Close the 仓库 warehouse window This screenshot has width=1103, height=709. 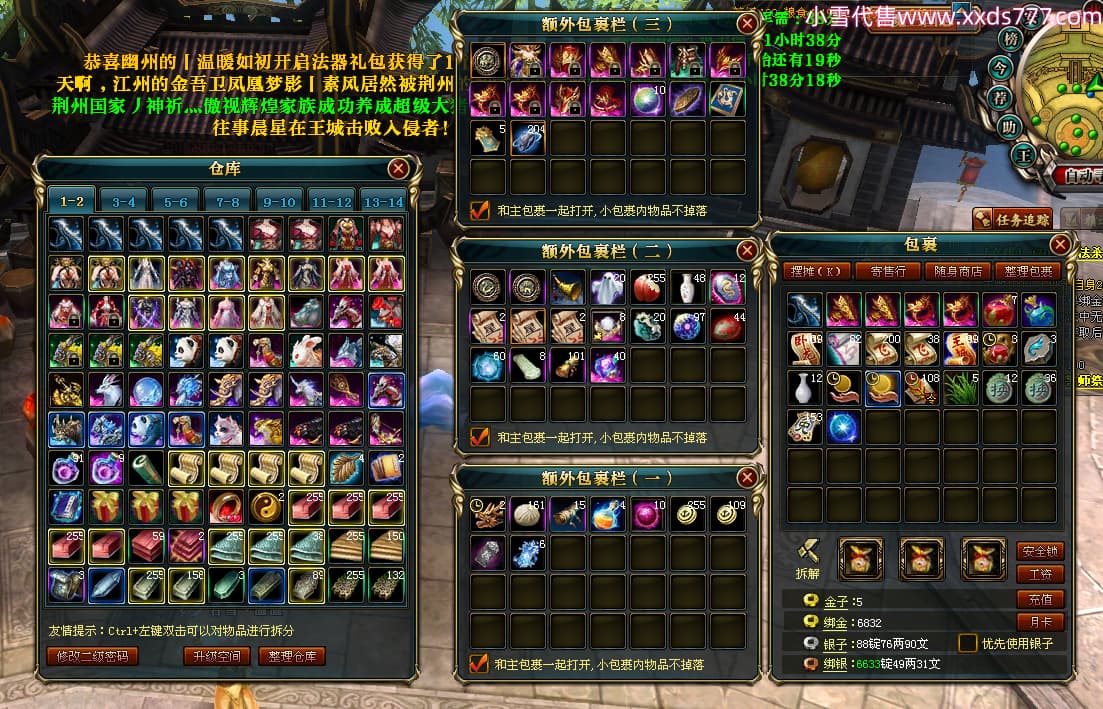point(398,168)
